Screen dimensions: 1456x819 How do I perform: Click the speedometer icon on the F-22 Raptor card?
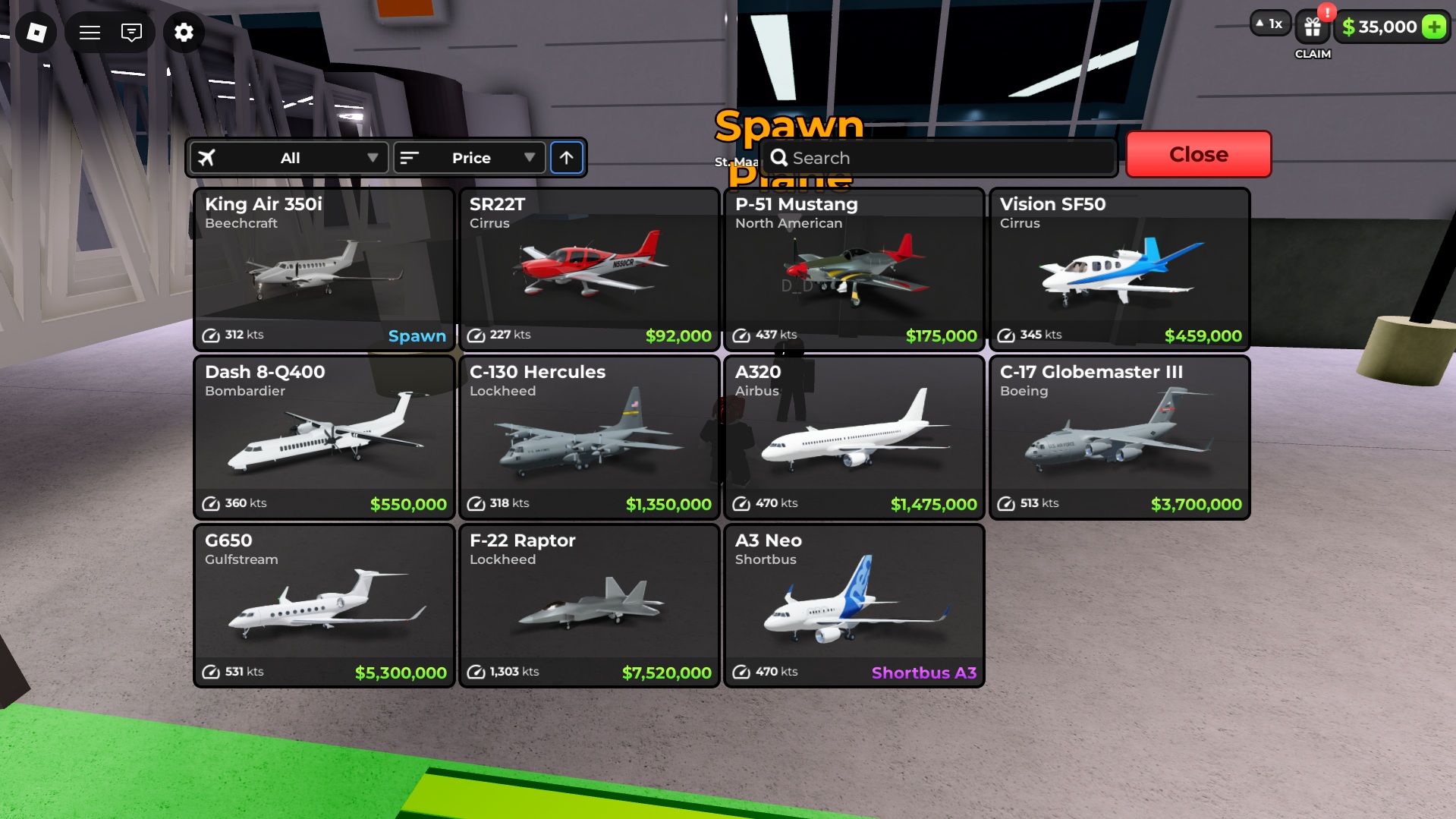(477, 671)
